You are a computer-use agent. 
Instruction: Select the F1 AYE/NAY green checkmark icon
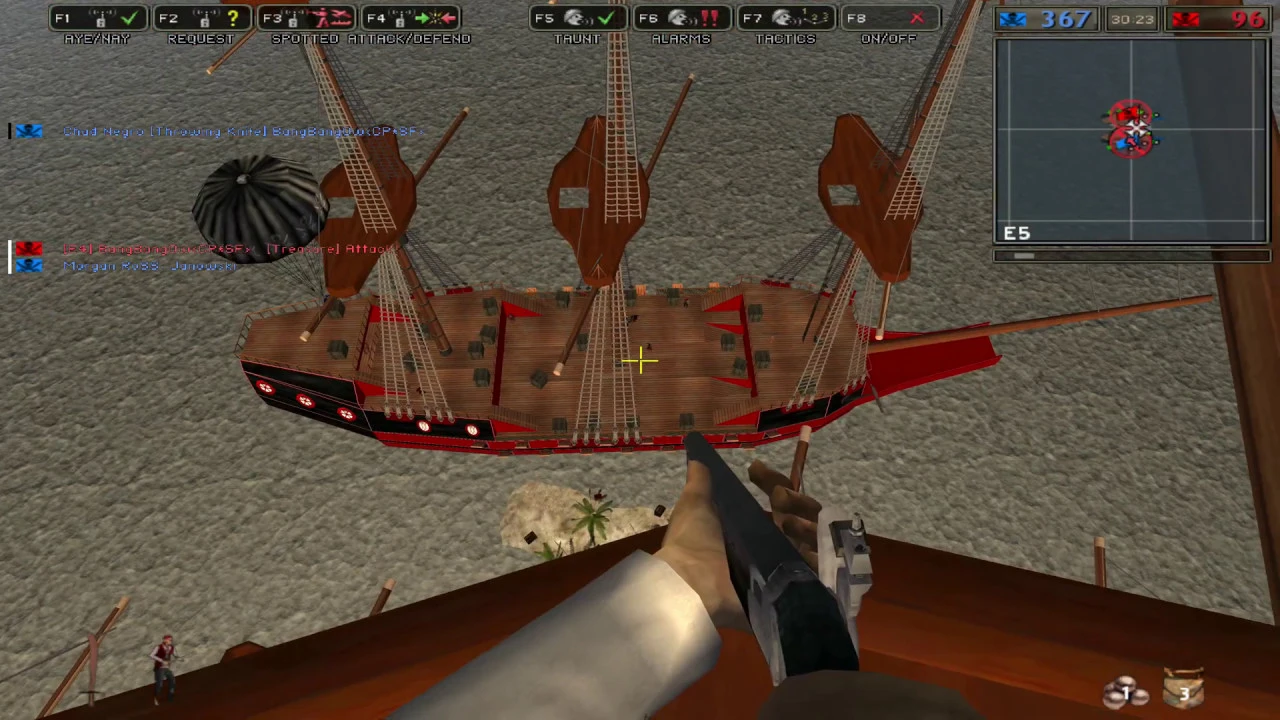click(x=128, y=18)
